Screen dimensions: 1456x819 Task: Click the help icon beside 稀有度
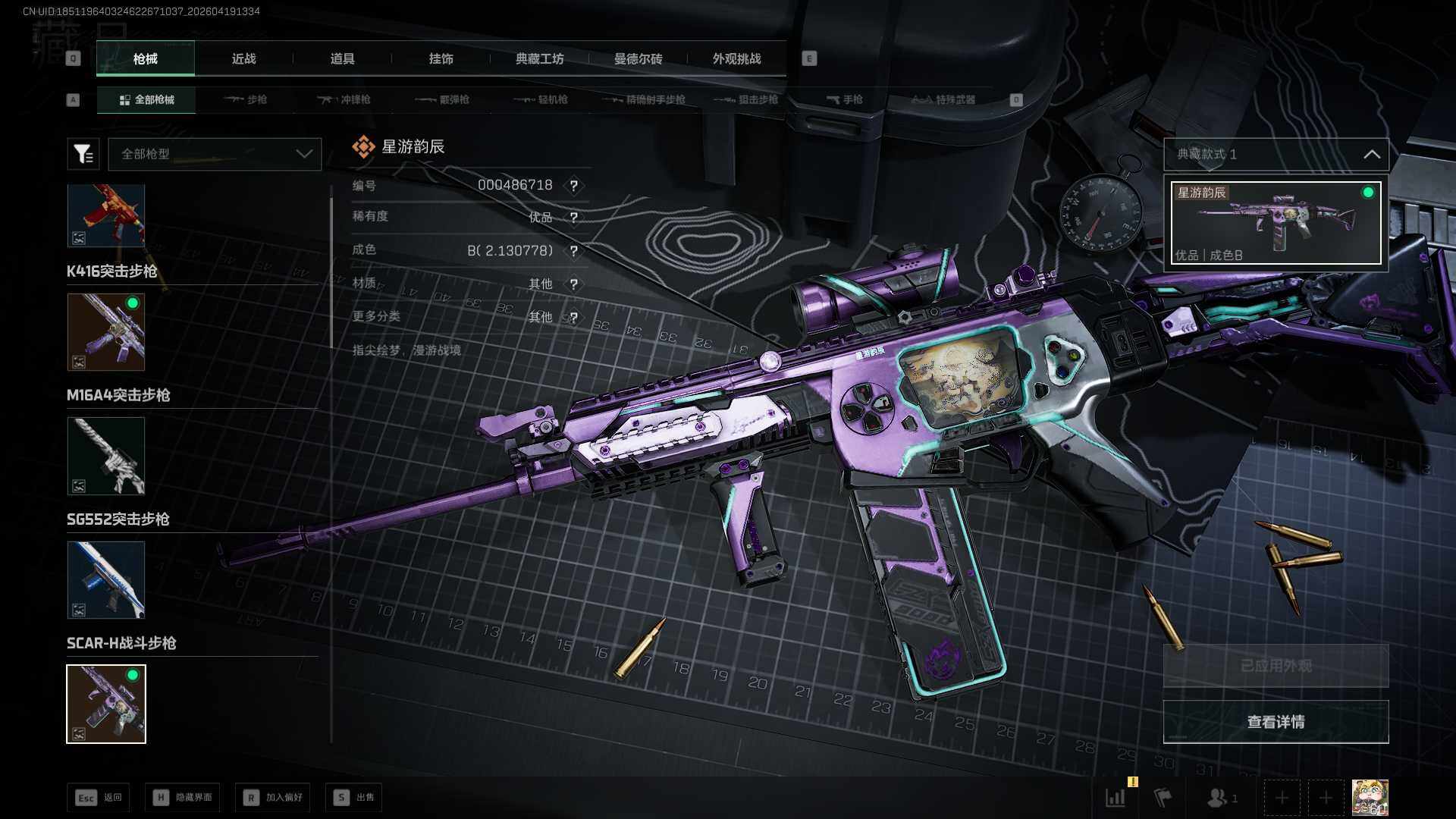[574, 218]
